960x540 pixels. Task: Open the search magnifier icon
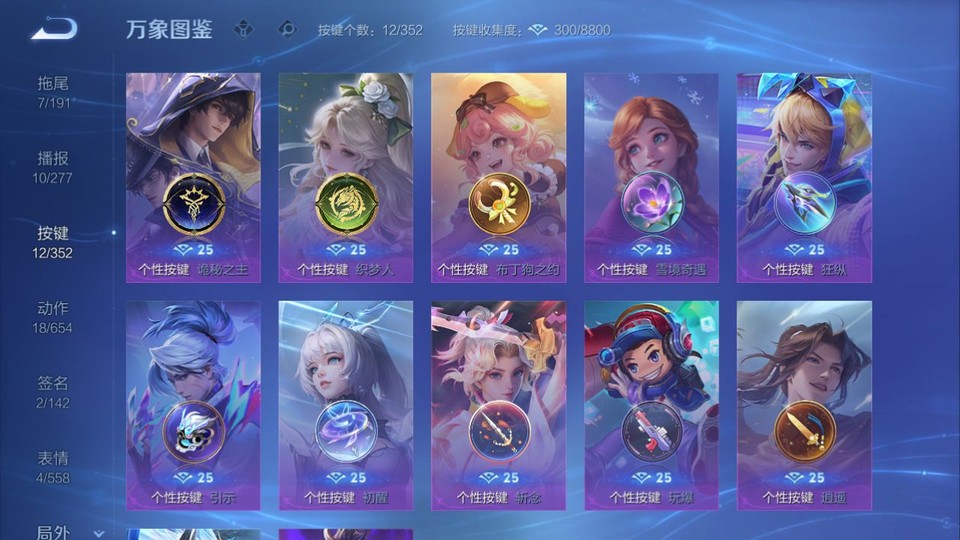(x=287, y=29)
